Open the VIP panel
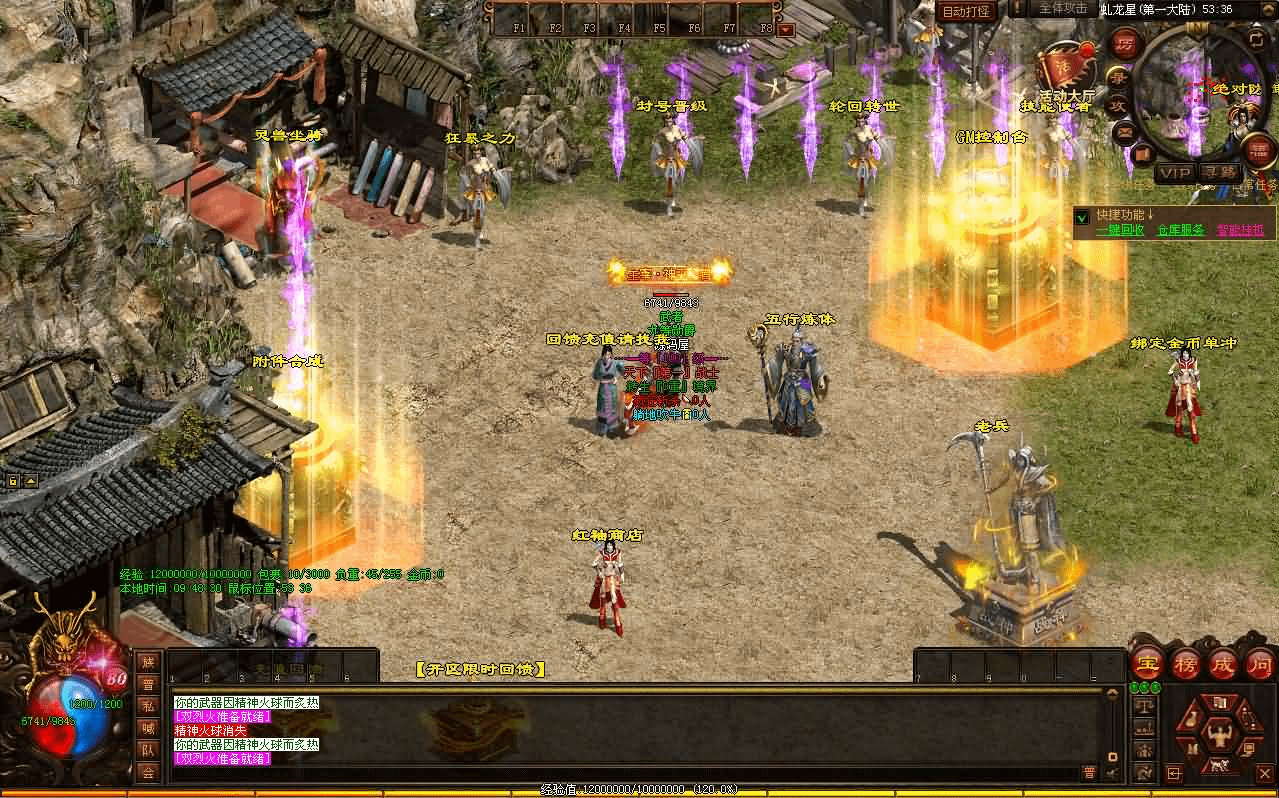 click(1174, 173)
